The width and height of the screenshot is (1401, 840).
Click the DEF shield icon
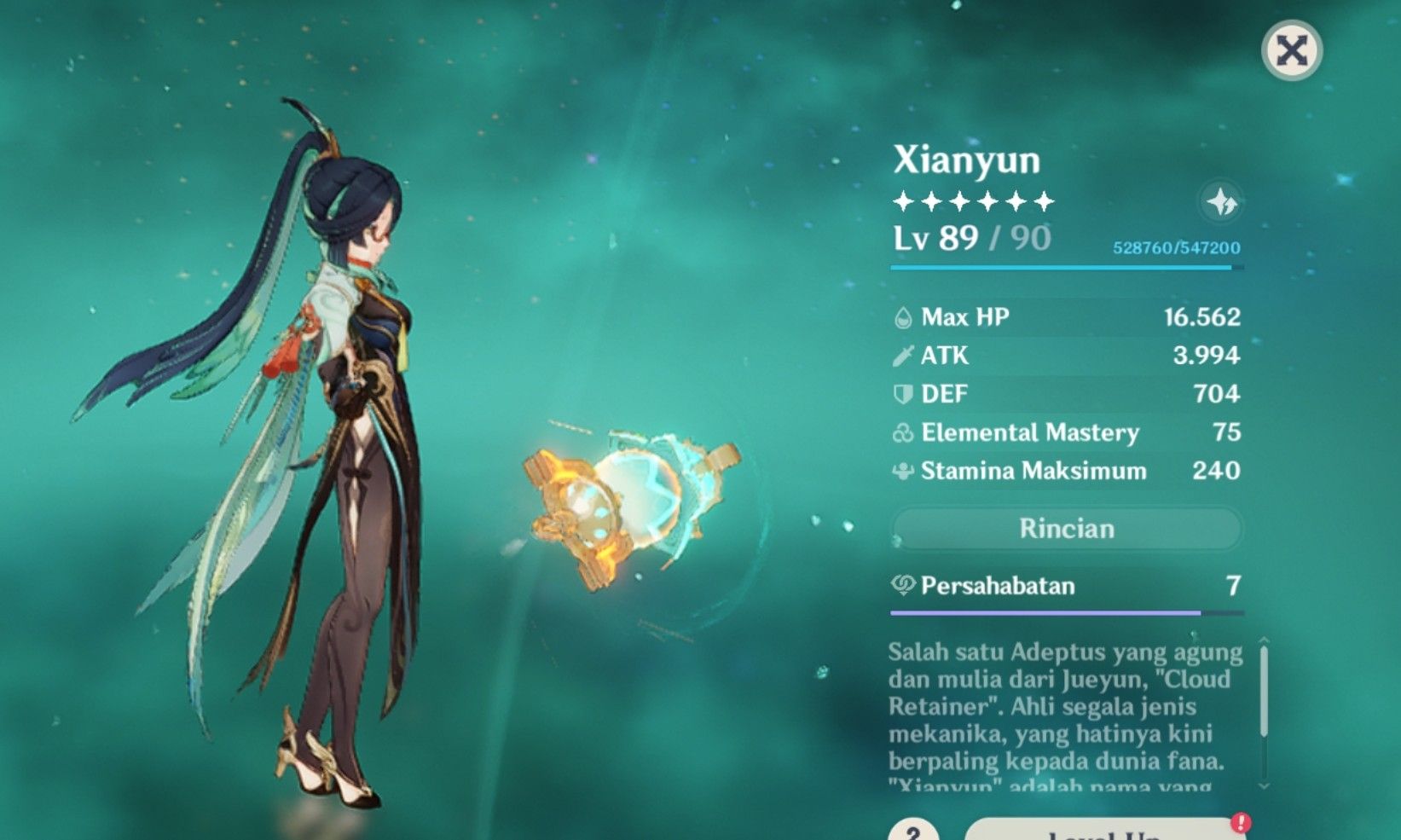[x=903, y=394]
